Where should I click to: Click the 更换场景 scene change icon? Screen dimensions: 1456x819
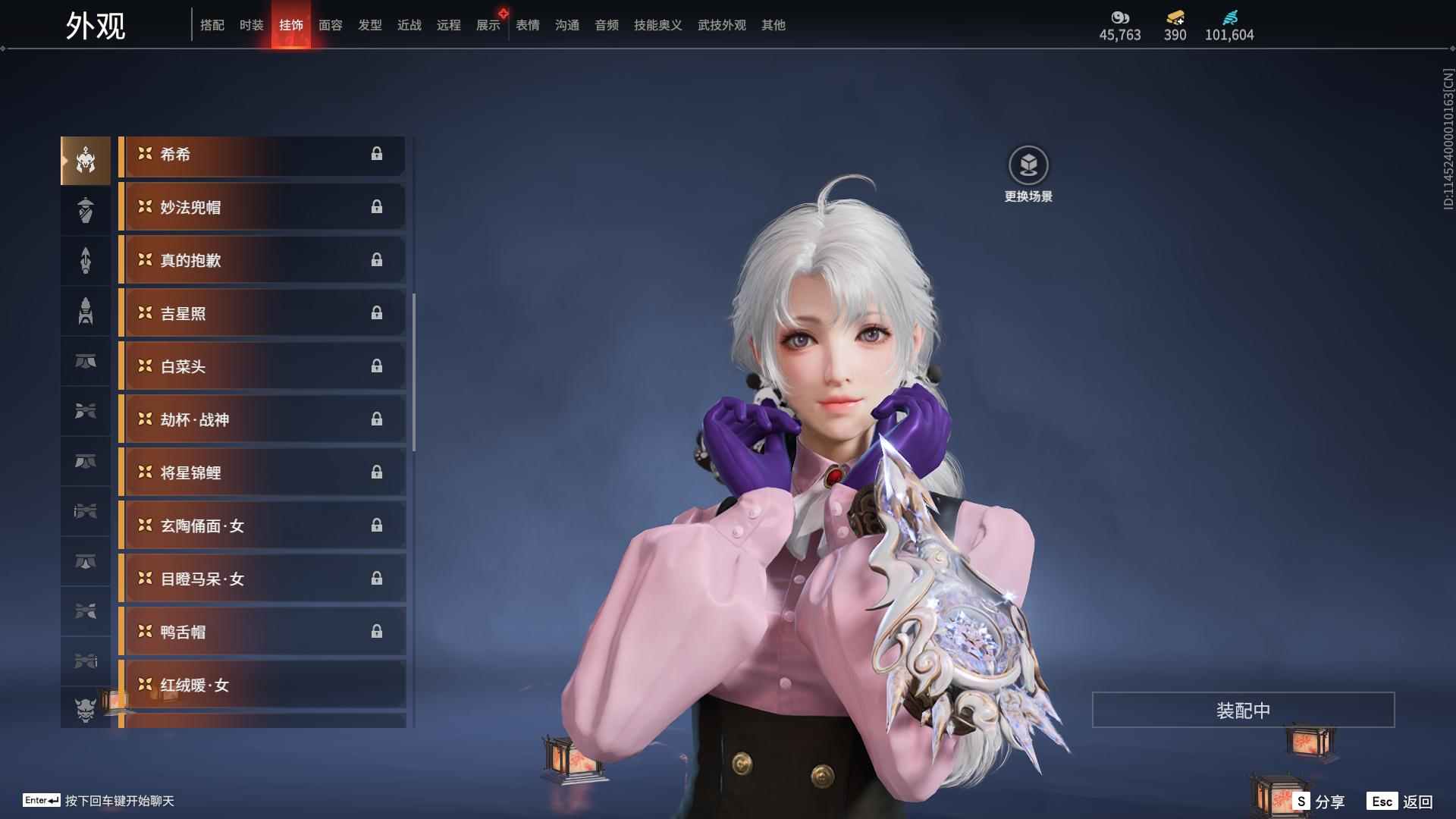pos(1028,165)
